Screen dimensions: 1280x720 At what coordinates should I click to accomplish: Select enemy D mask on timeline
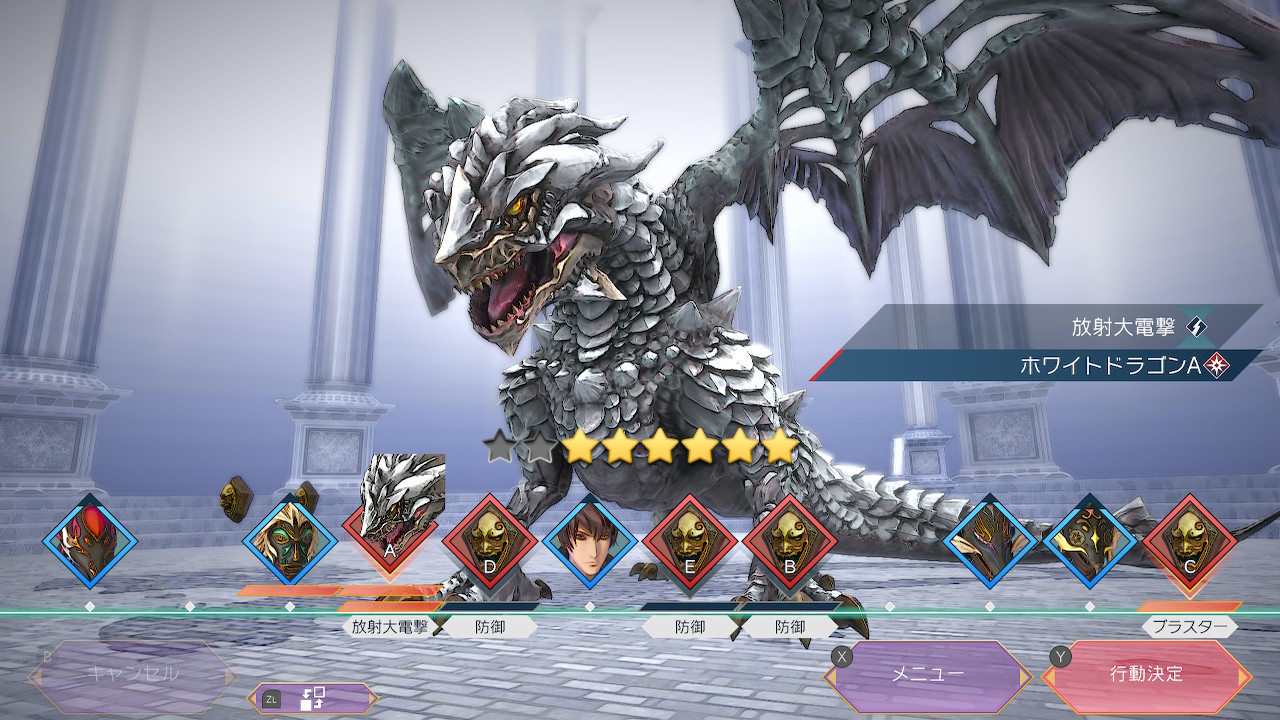[489, 542]
